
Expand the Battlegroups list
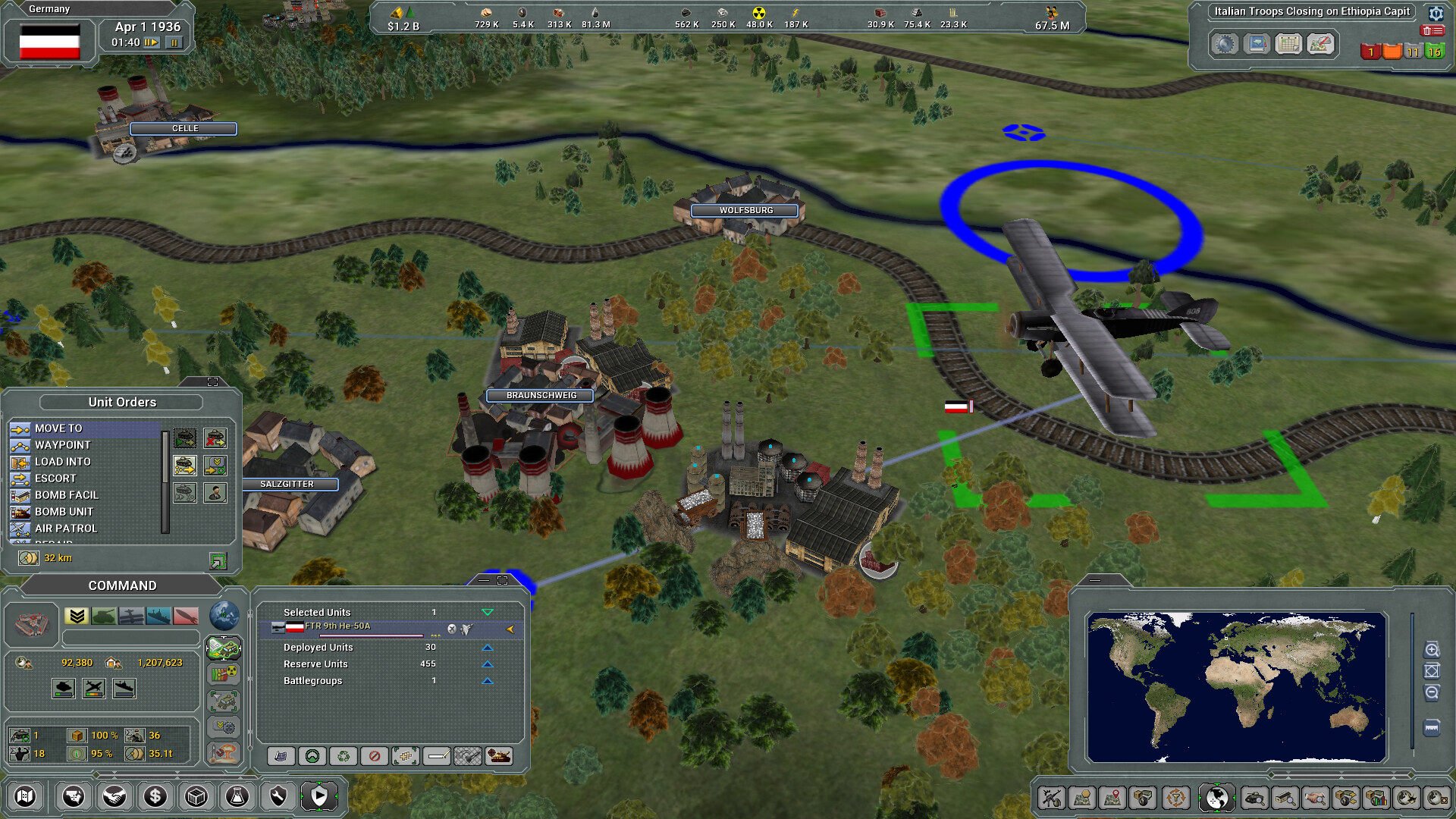point(488,680)
